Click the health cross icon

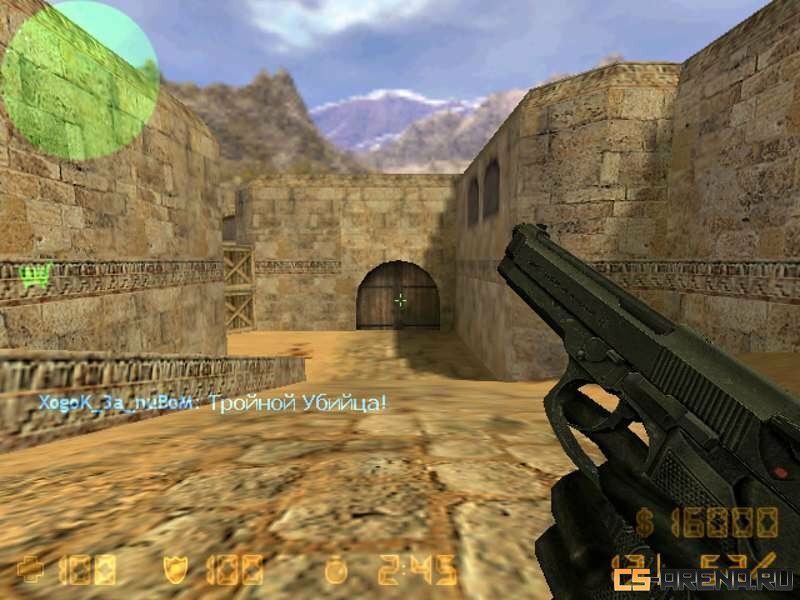[31, 570]
